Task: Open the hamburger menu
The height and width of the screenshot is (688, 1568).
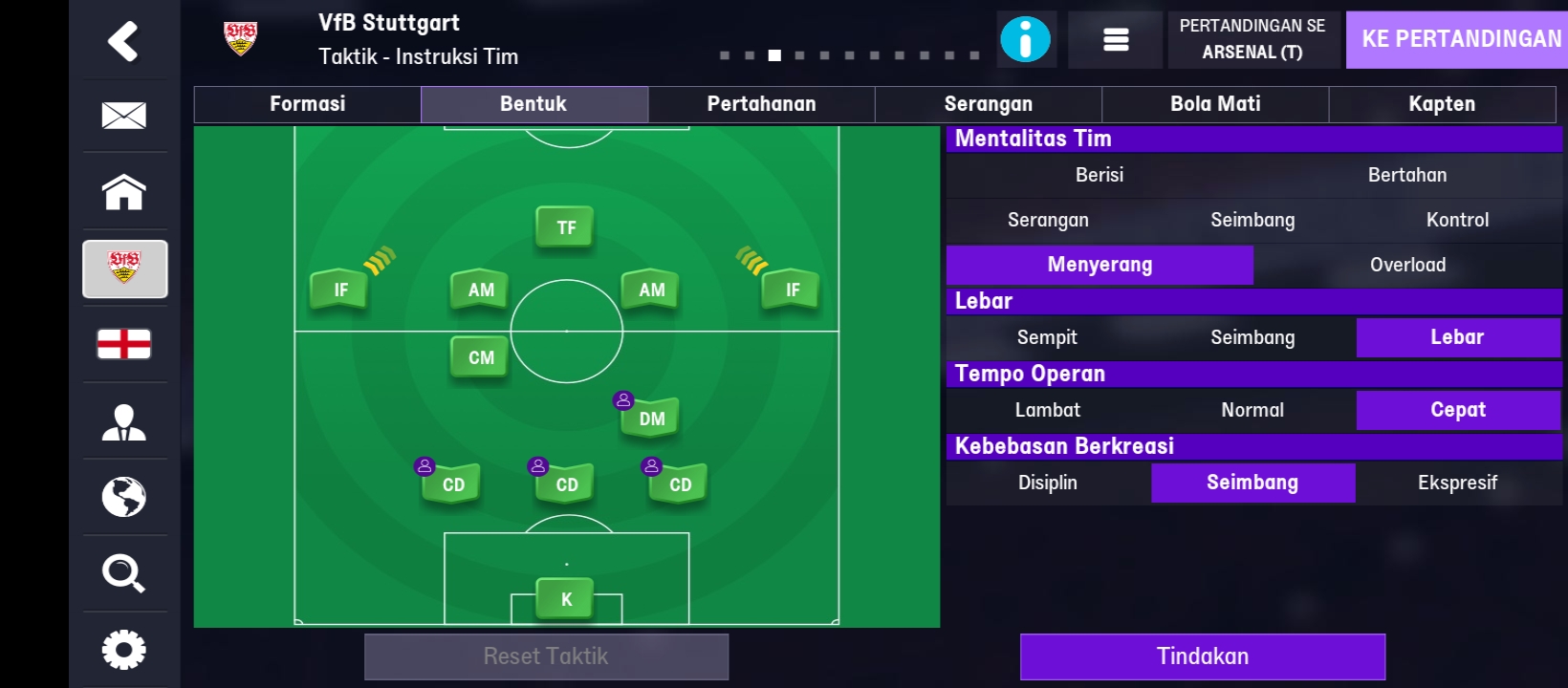Action: tap(1115, 39)
